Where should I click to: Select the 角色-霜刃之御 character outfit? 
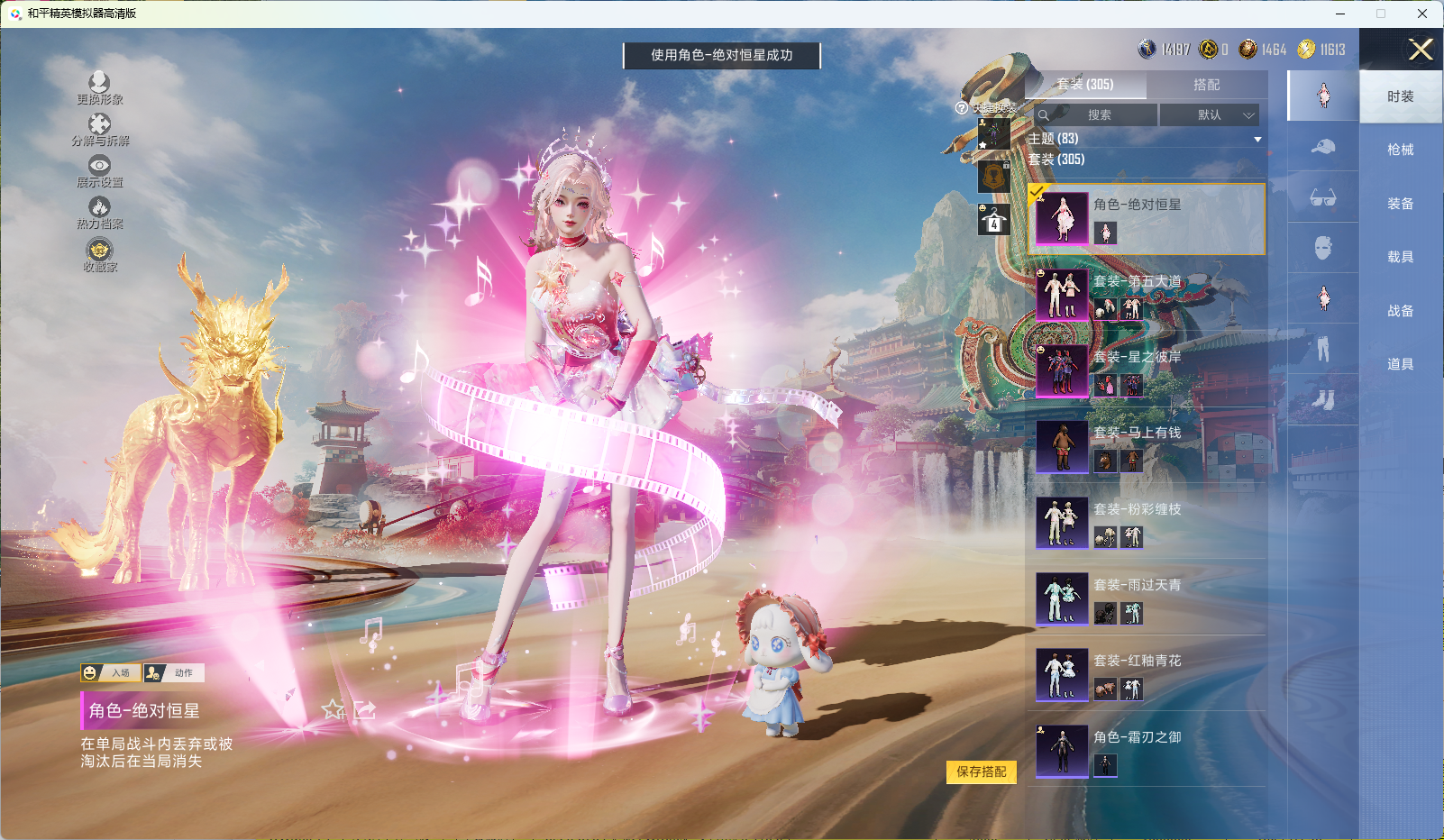click(1146, 751)
